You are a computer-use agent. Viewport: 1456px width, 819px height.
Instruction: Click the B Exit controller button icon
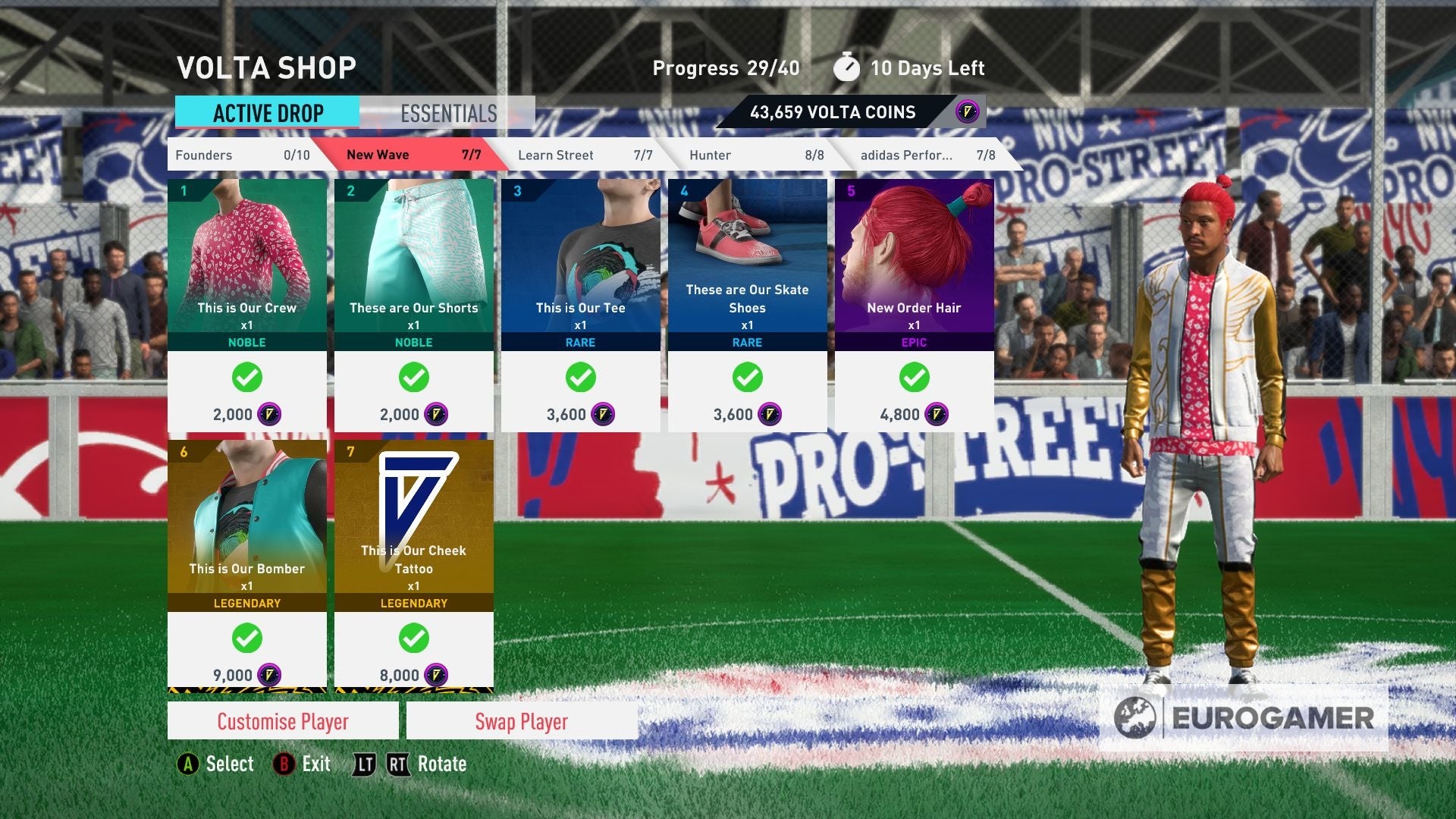[284, 764]
